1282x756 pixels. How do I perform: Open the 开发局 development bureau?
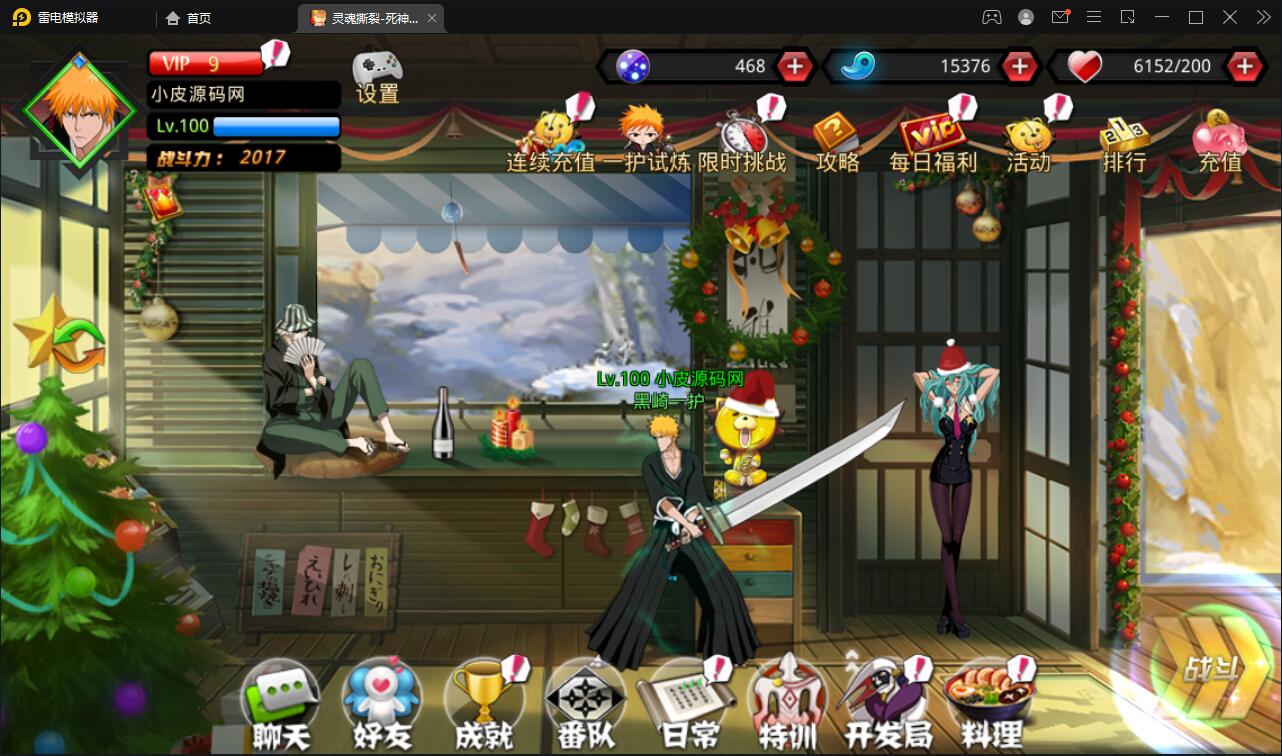coord(890,700)
